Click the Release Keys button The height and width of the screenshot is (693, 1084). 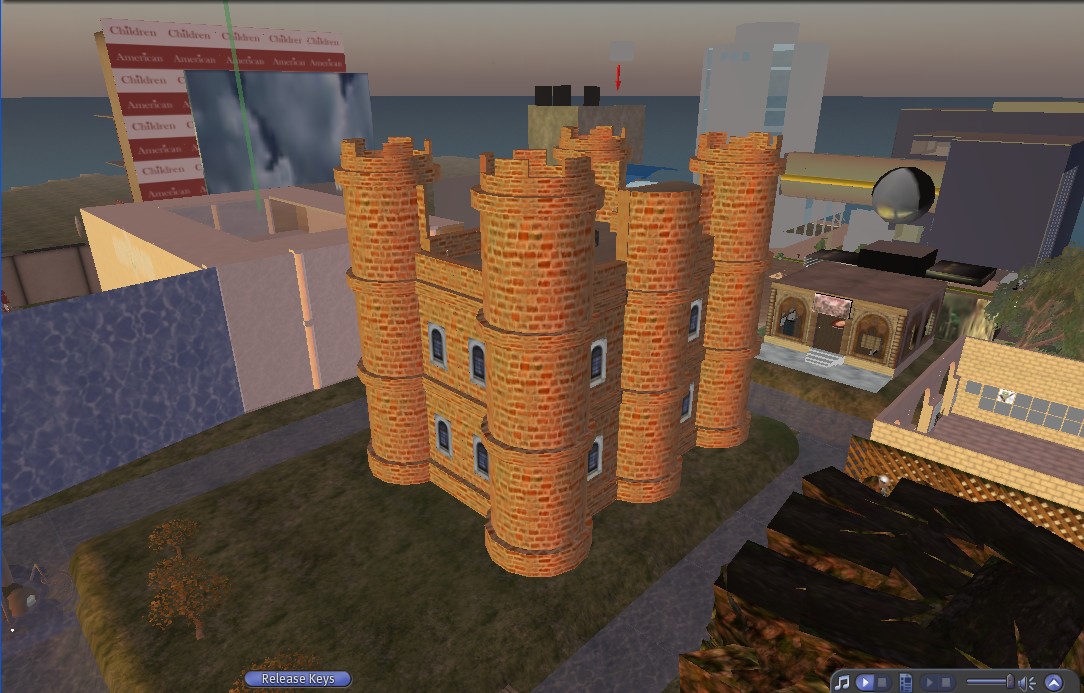click(298, 679)
